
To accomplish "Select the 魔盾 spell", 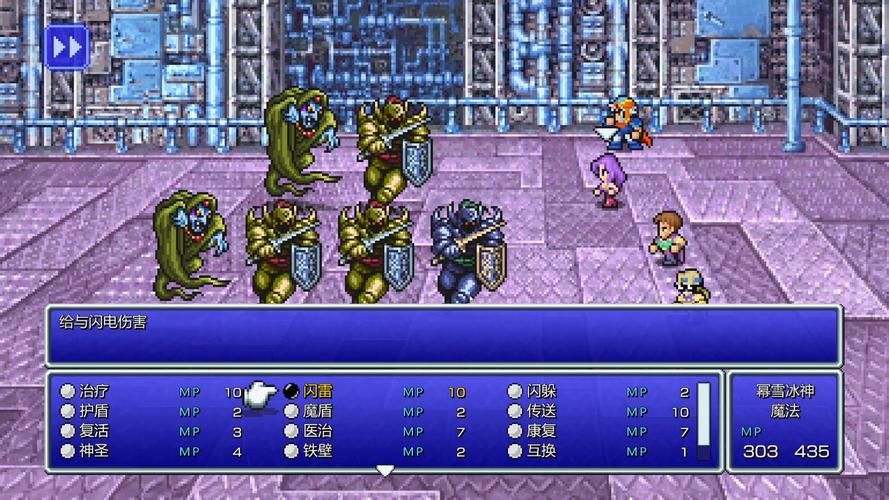I will [x=318, y=411].
